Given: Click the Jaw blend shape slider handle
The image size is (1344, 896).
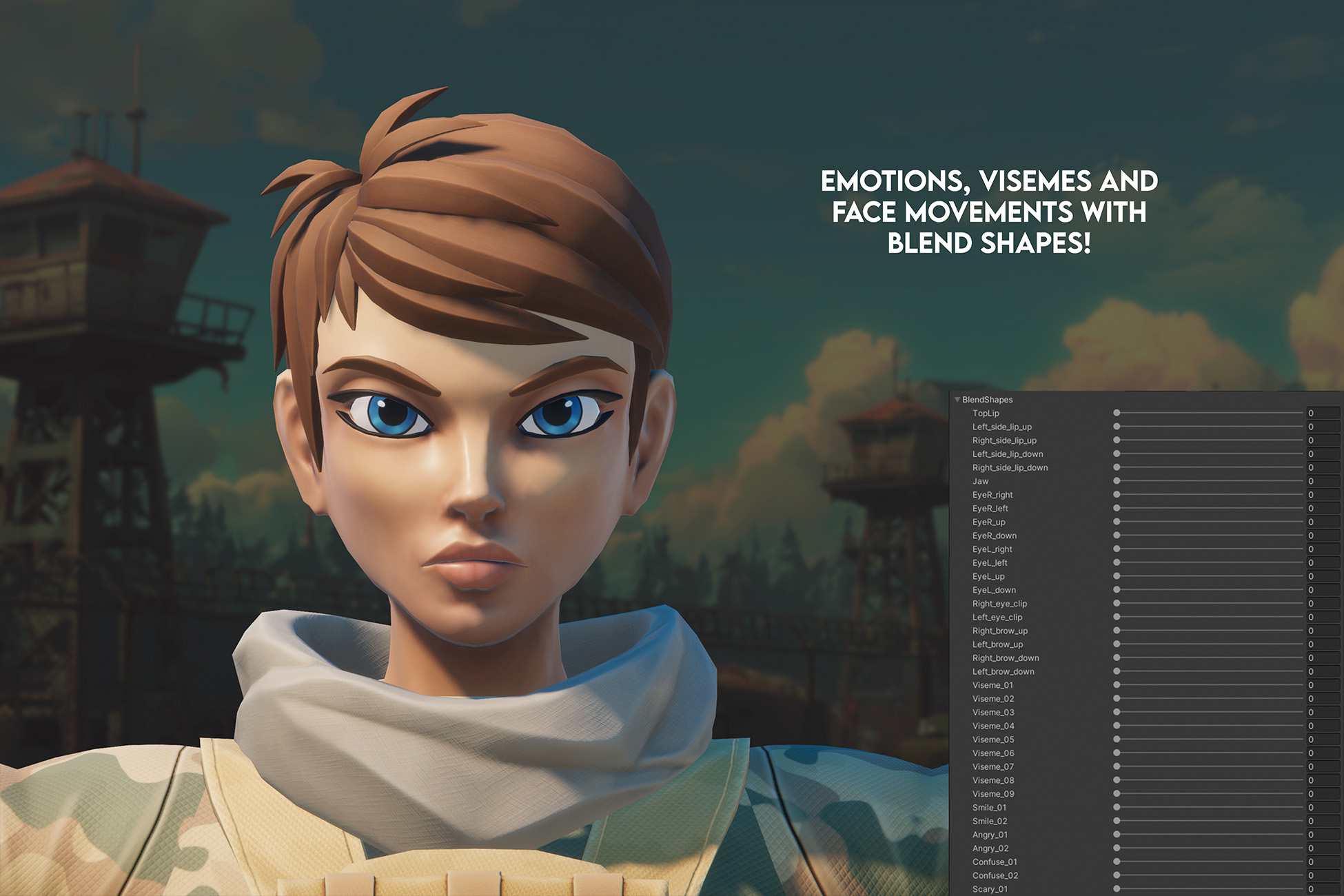Looking at the screenshot, I should (x=1117, y=481).
